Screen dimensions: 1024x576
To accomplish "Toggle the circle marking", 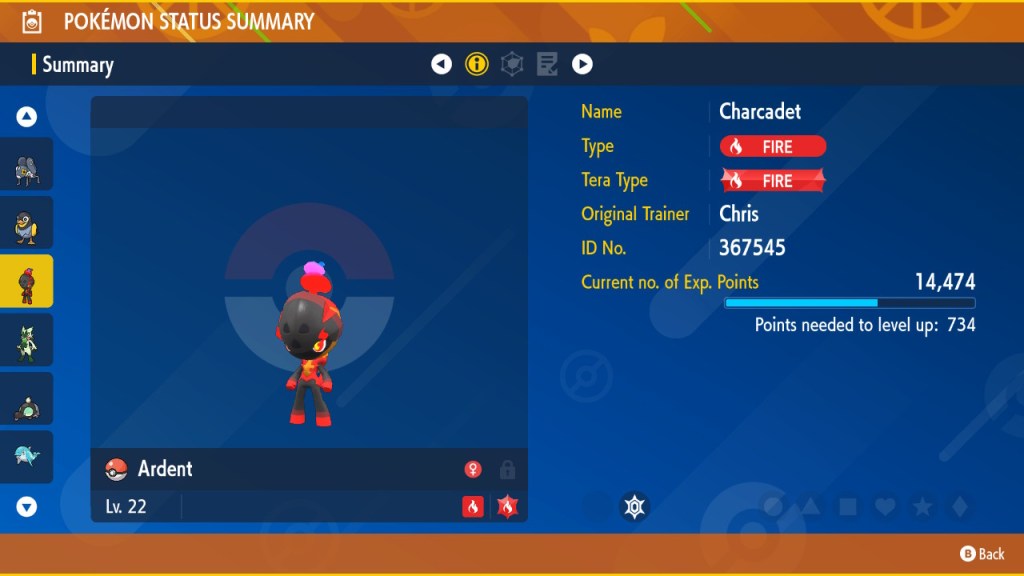I will click(x=773, y=507).
